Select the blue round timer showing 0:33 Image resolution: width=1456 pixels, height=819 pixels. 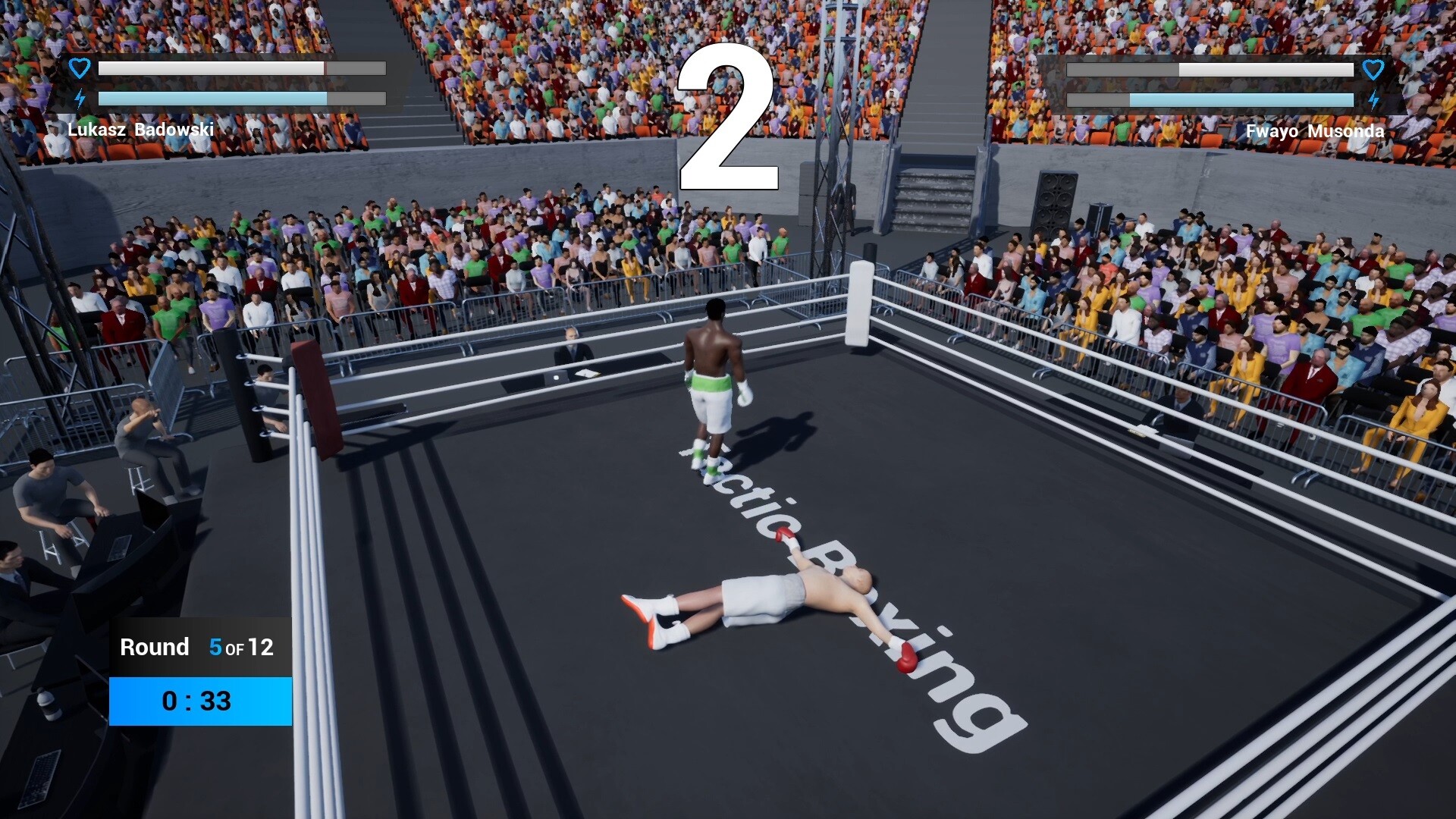(199, 701)
